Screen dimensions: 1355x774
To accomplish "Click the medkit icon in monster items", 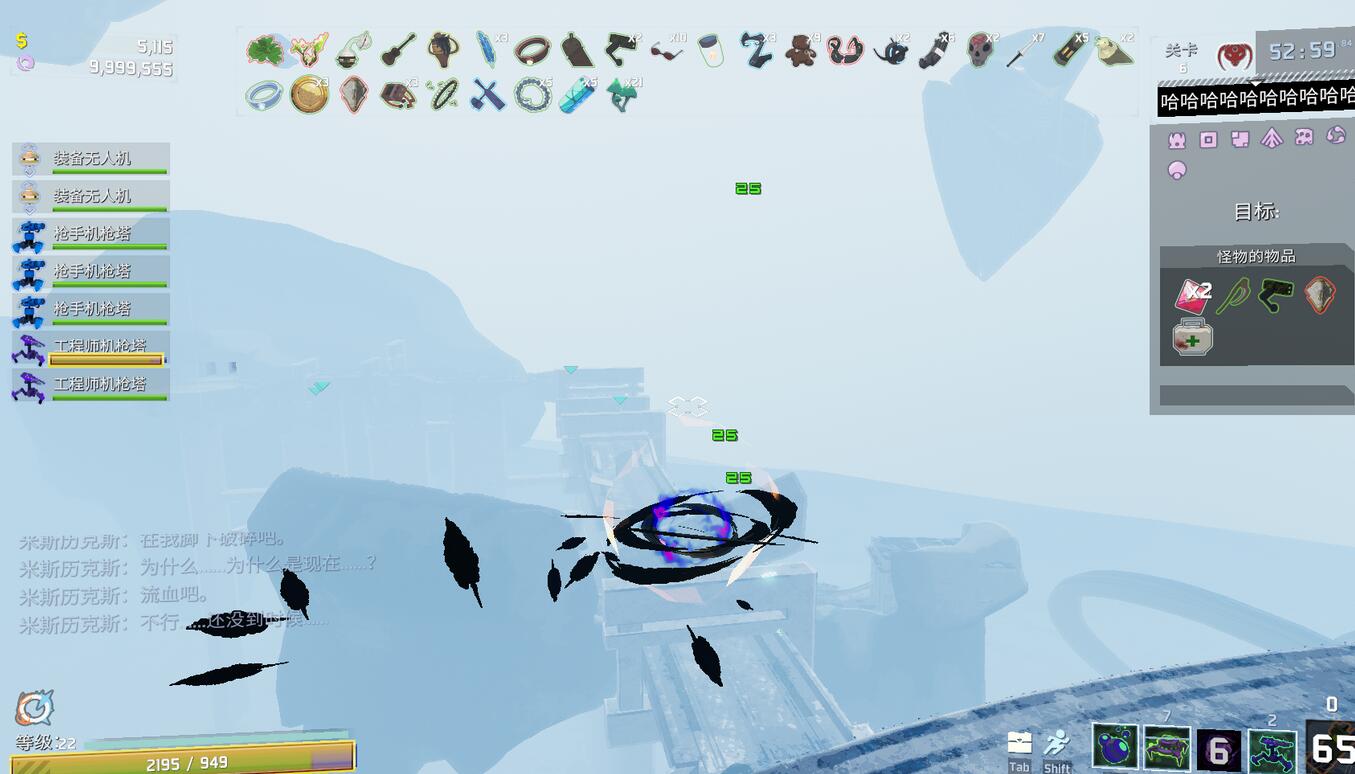I will coord(1192,338).
